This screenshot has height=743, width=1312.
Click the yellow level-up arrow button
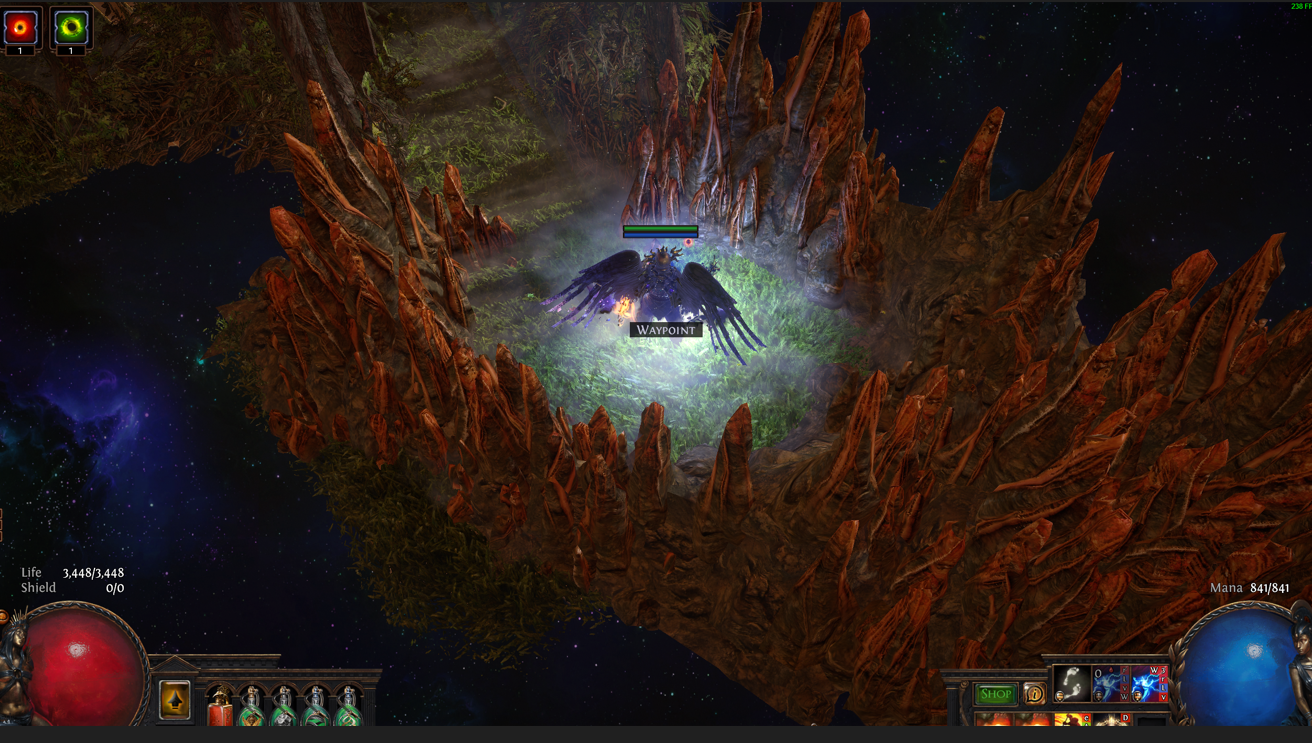(x=175, y=700)
